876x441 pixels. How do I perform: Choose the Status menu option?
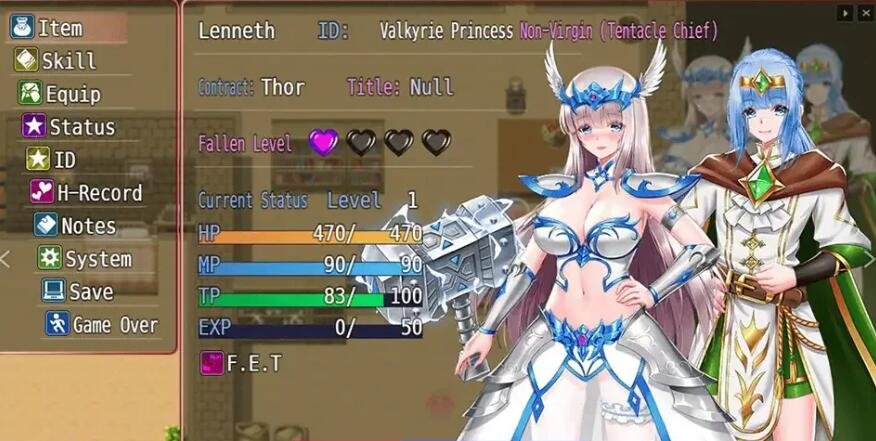[81, 127]
